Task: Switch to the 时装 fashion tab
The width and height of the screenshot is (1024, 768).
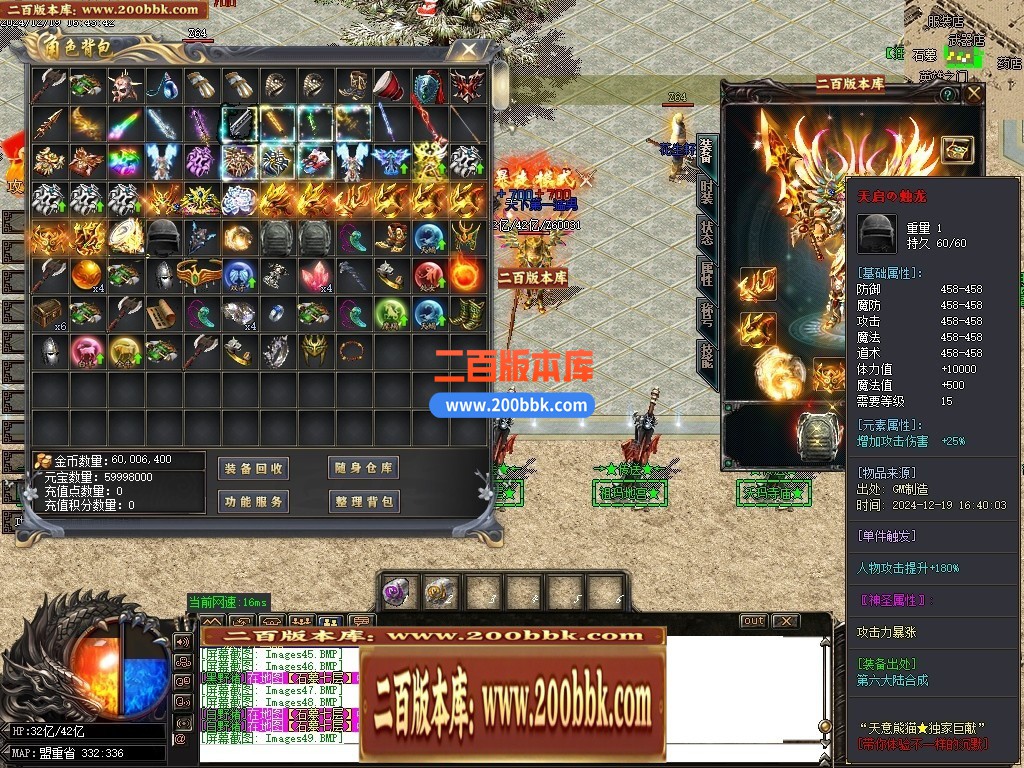Action: 707,194
